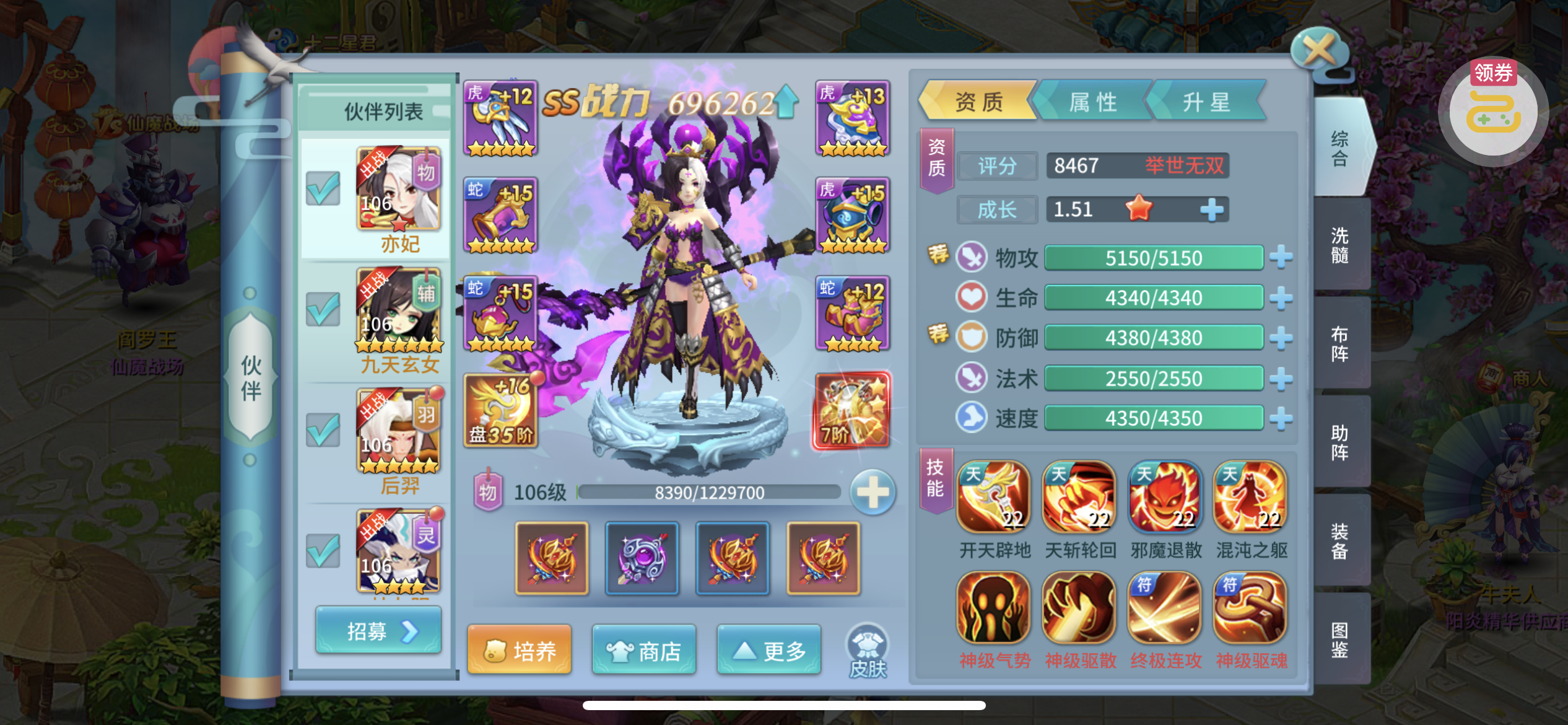
Task: Select companion 后羿 in the list
Action: point(399,441)
